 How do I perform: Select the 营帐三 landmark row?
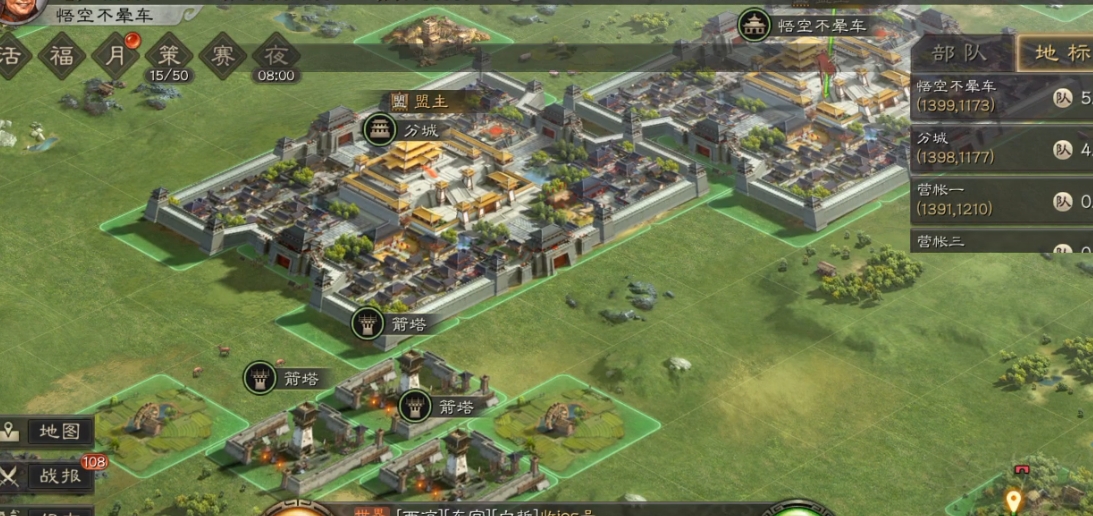[1000, 241]
